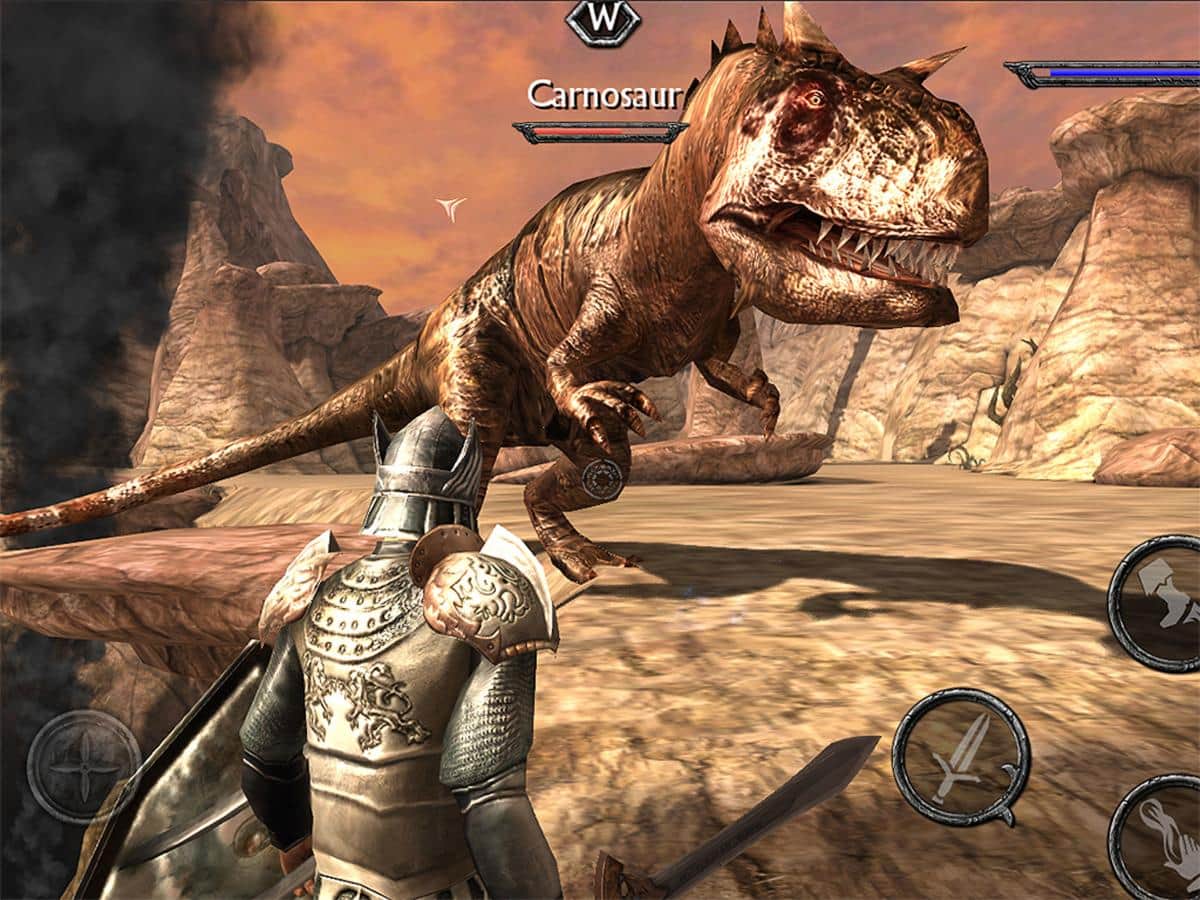Touch the four-point movement joystick
The image size is (1200, 900).
[x=84, y=767]
